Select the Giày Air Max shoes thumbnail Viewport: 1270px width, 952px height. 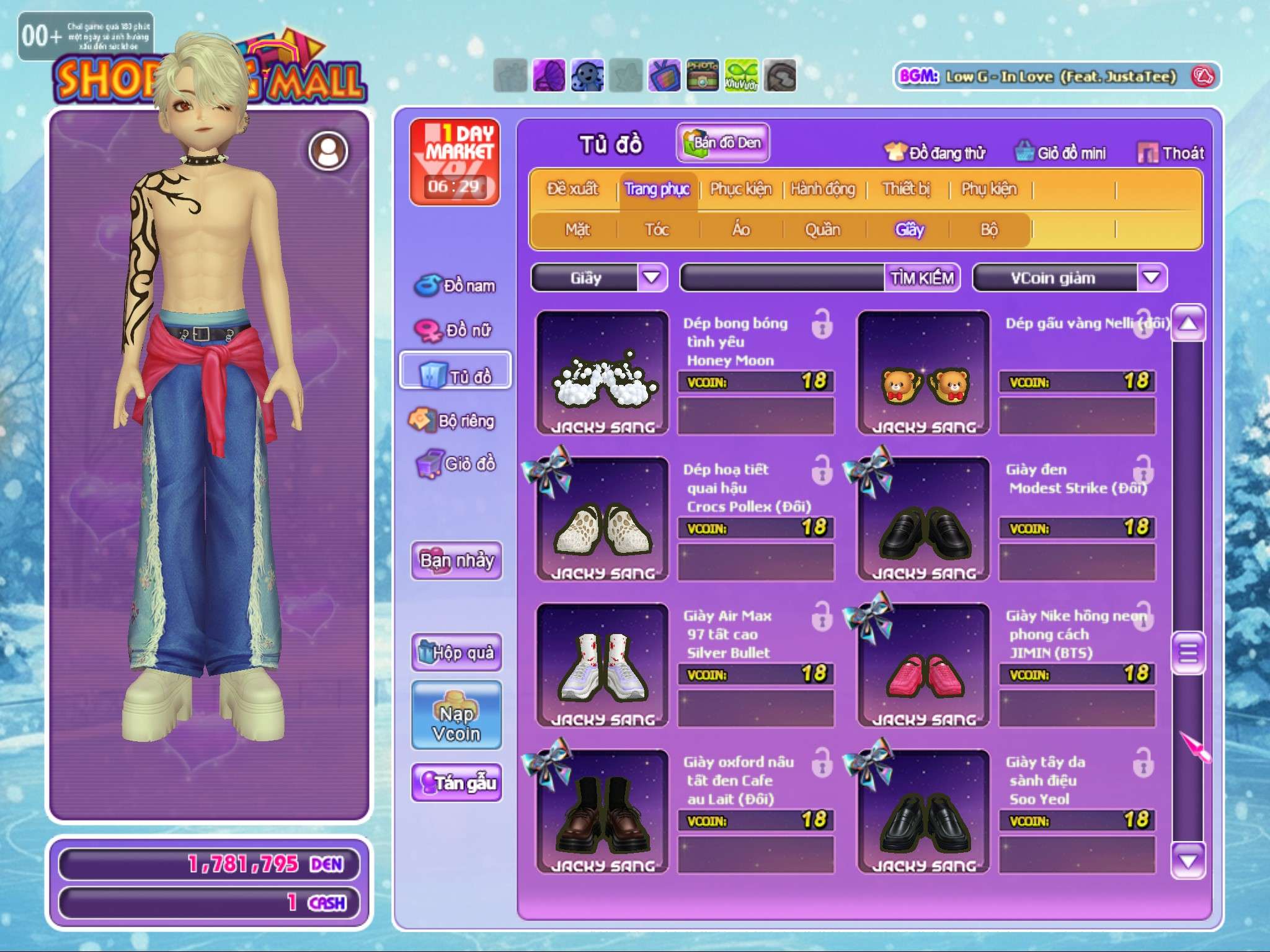[602, 664]
